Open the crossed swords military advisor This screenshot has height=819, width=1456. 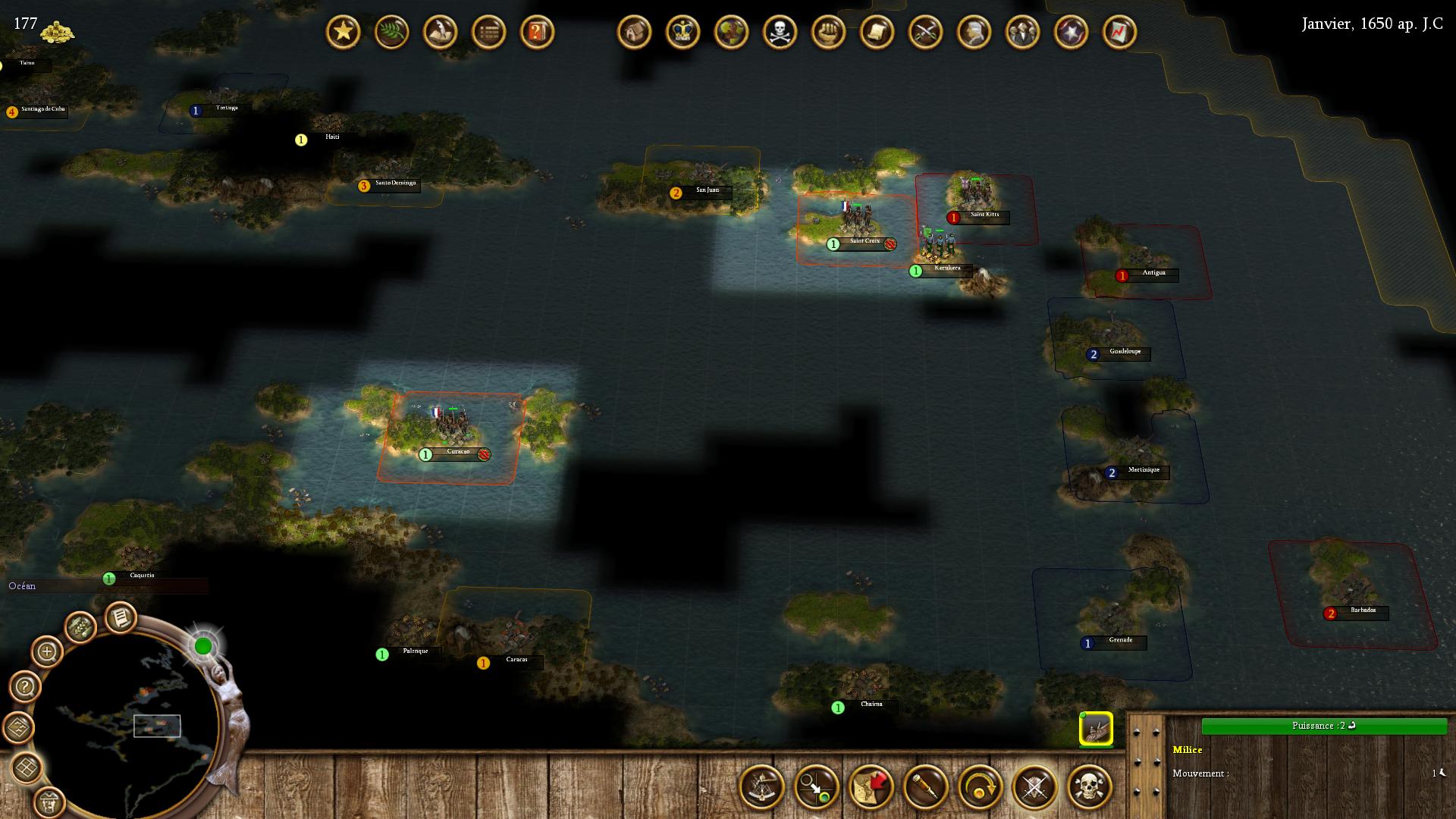tap(925, 33)
